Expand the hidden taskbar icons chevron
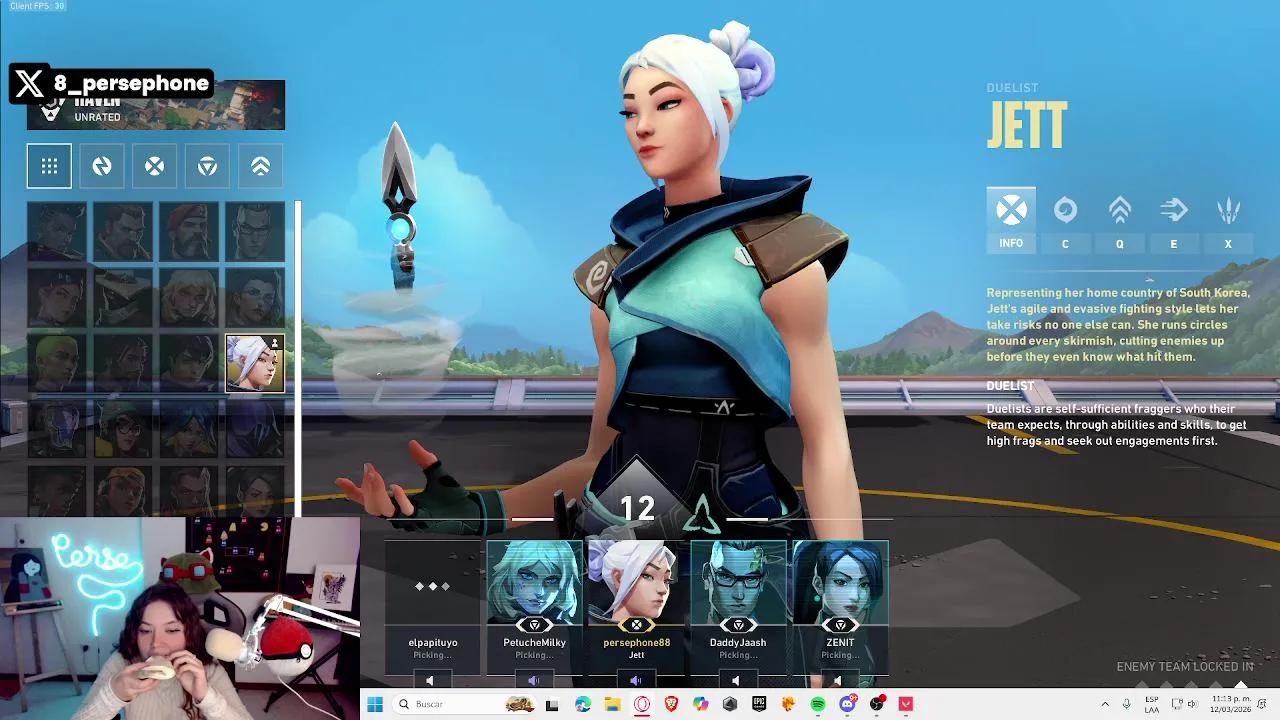The height and width of the screenshot is (720, 1280). tap(1105, 704)
